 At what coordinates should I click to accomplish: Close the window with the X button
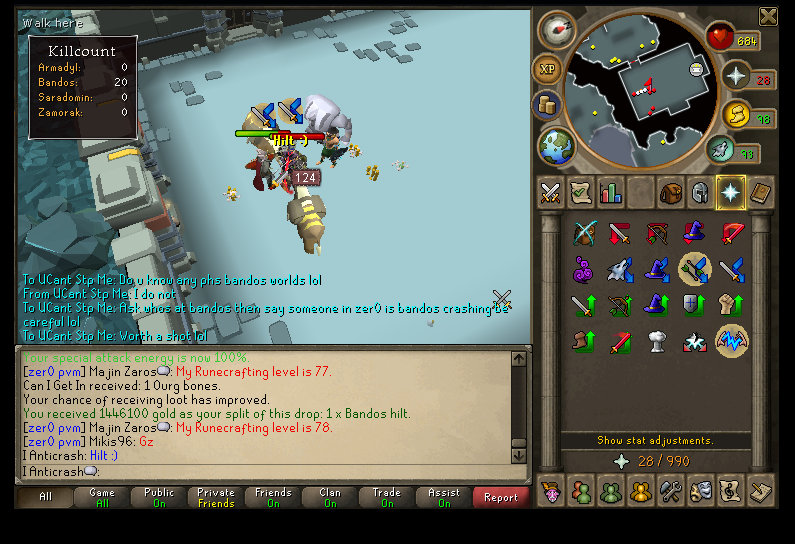(x=768, y=16)
